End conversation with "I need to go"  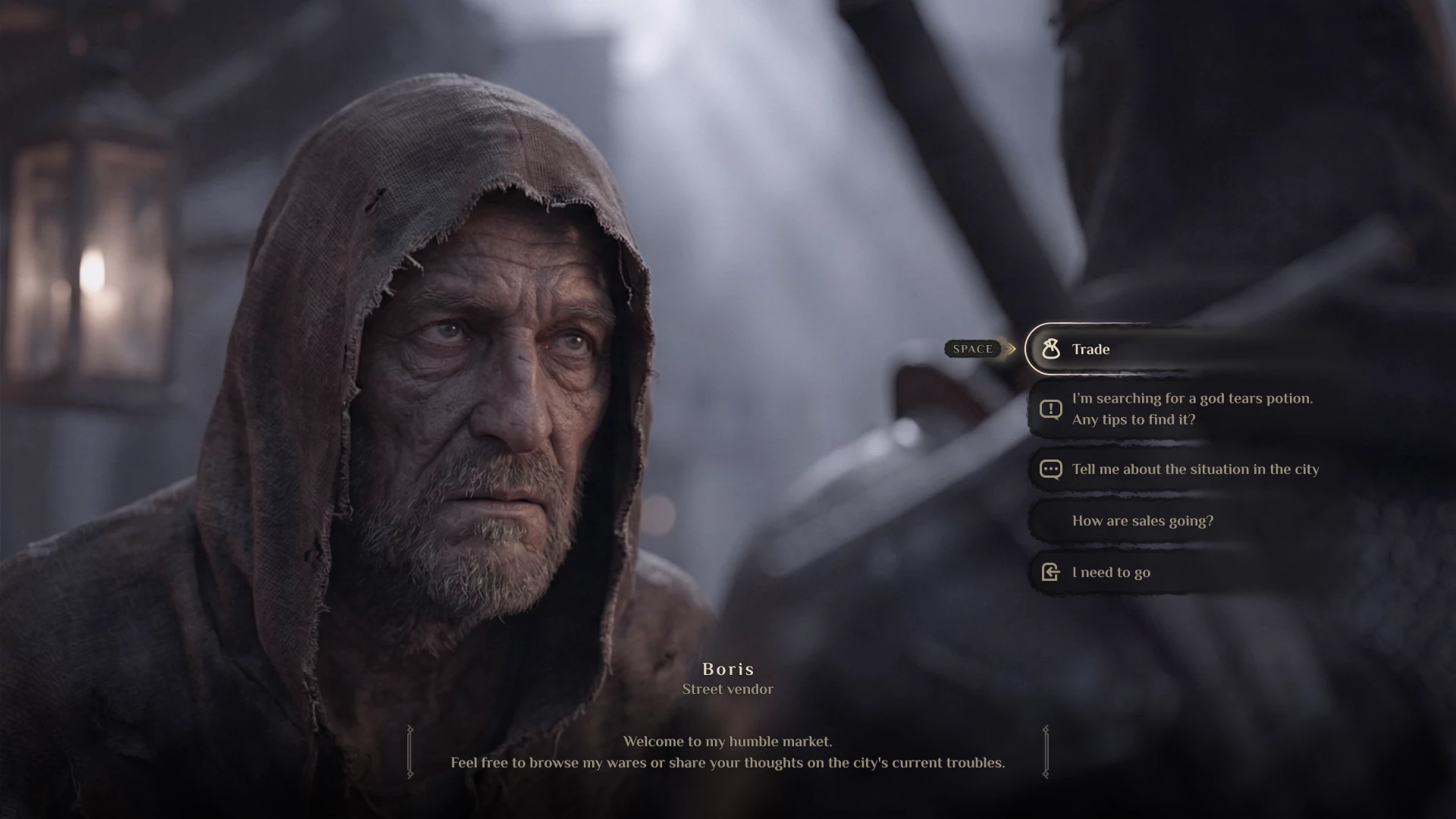pos(1110,573)
